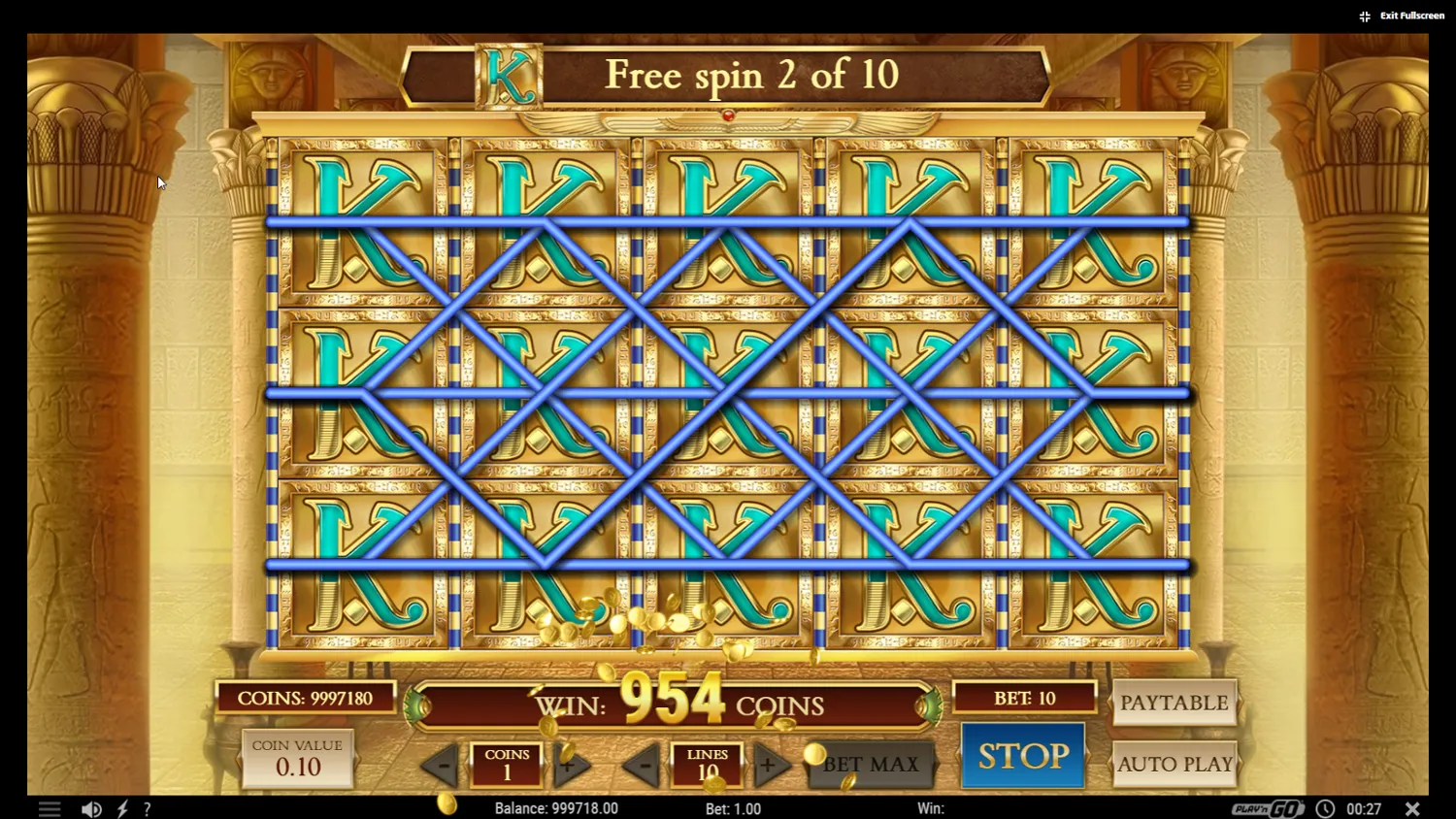Open the hamburger menu in the bottom bar

[x=50, y=807]
